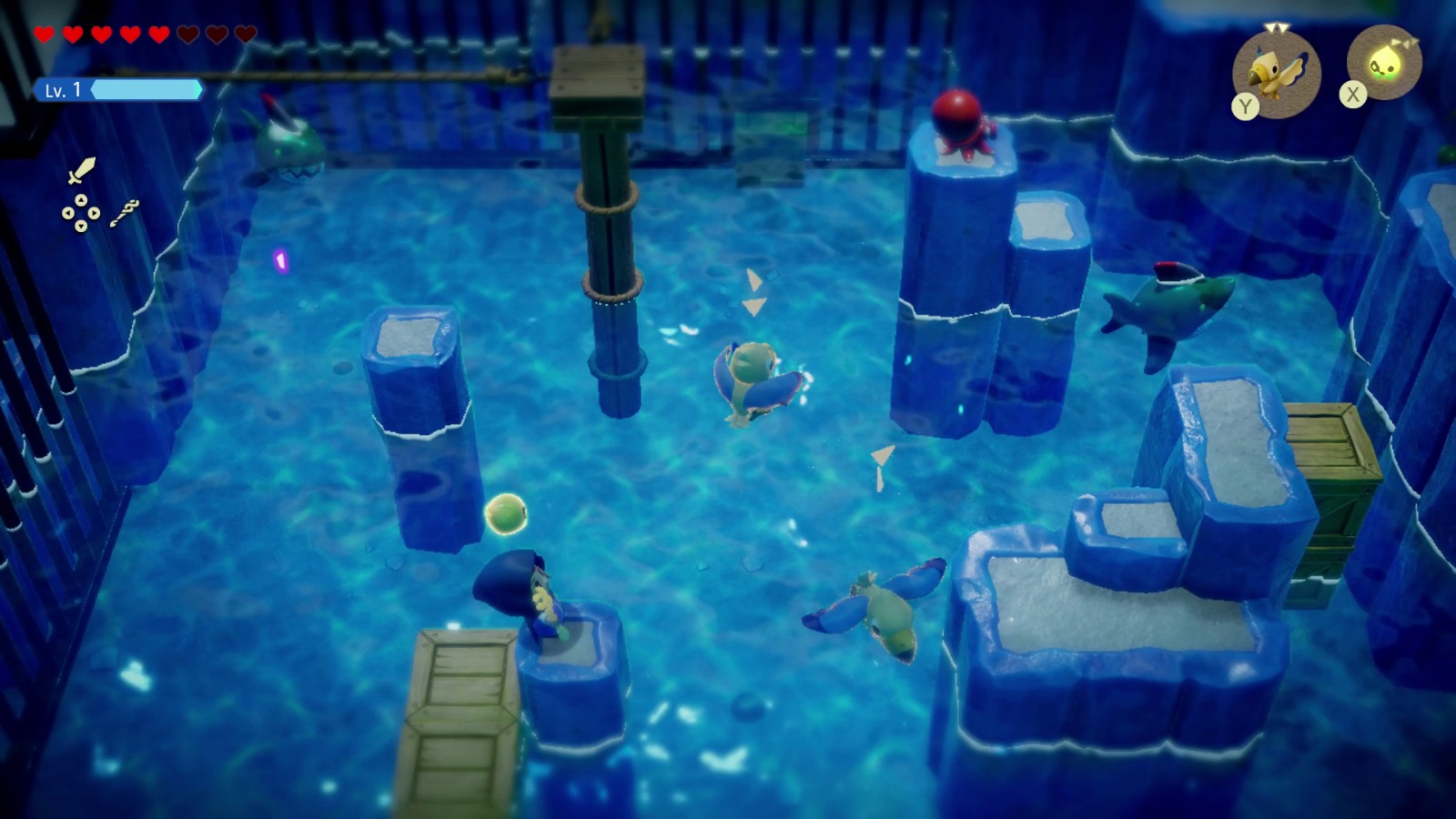
Task: Click the left arrow of the d-pad indicator
Action: pos(67,213)
